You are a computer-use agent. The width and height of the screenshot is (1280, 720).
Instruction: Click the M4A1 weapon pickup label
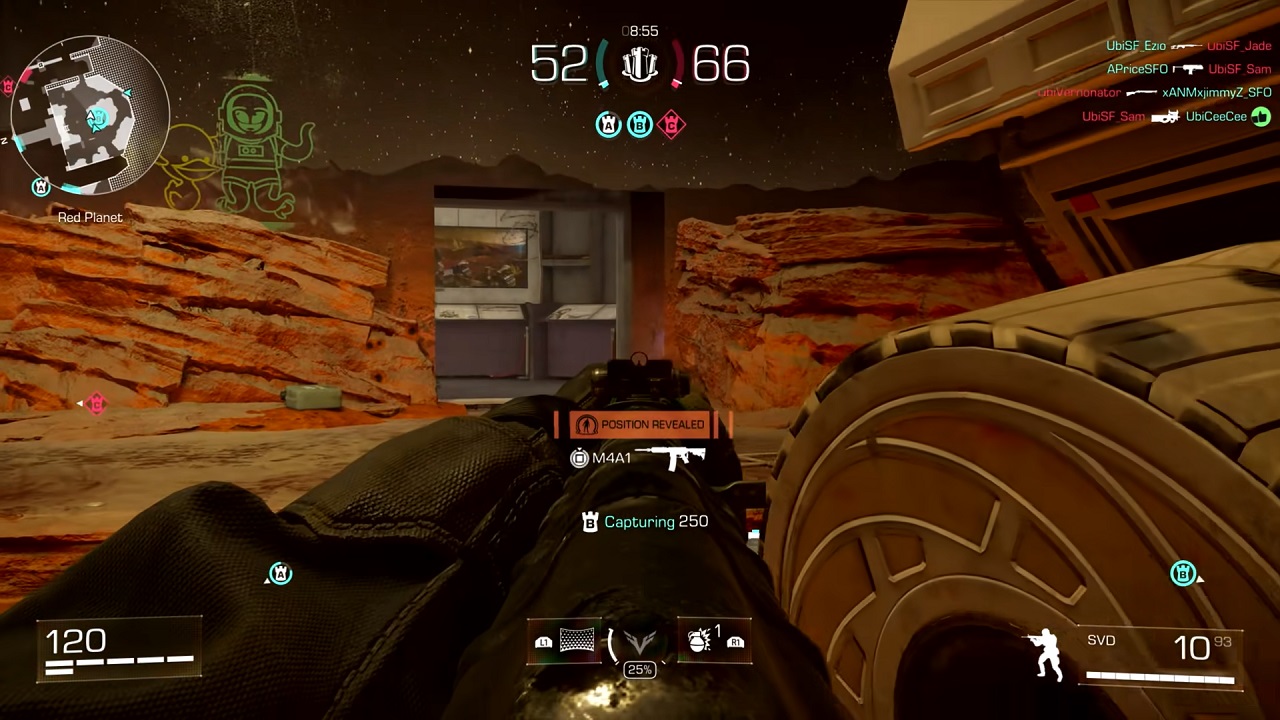coord(640,458)
